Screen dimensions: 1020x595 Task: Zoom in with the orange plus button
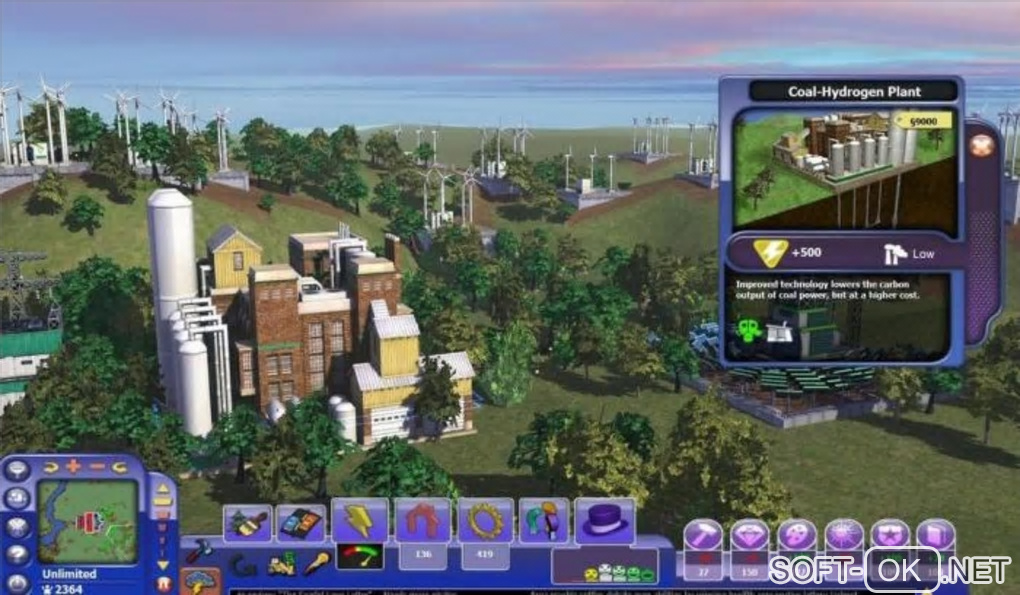tap(73, 466)
